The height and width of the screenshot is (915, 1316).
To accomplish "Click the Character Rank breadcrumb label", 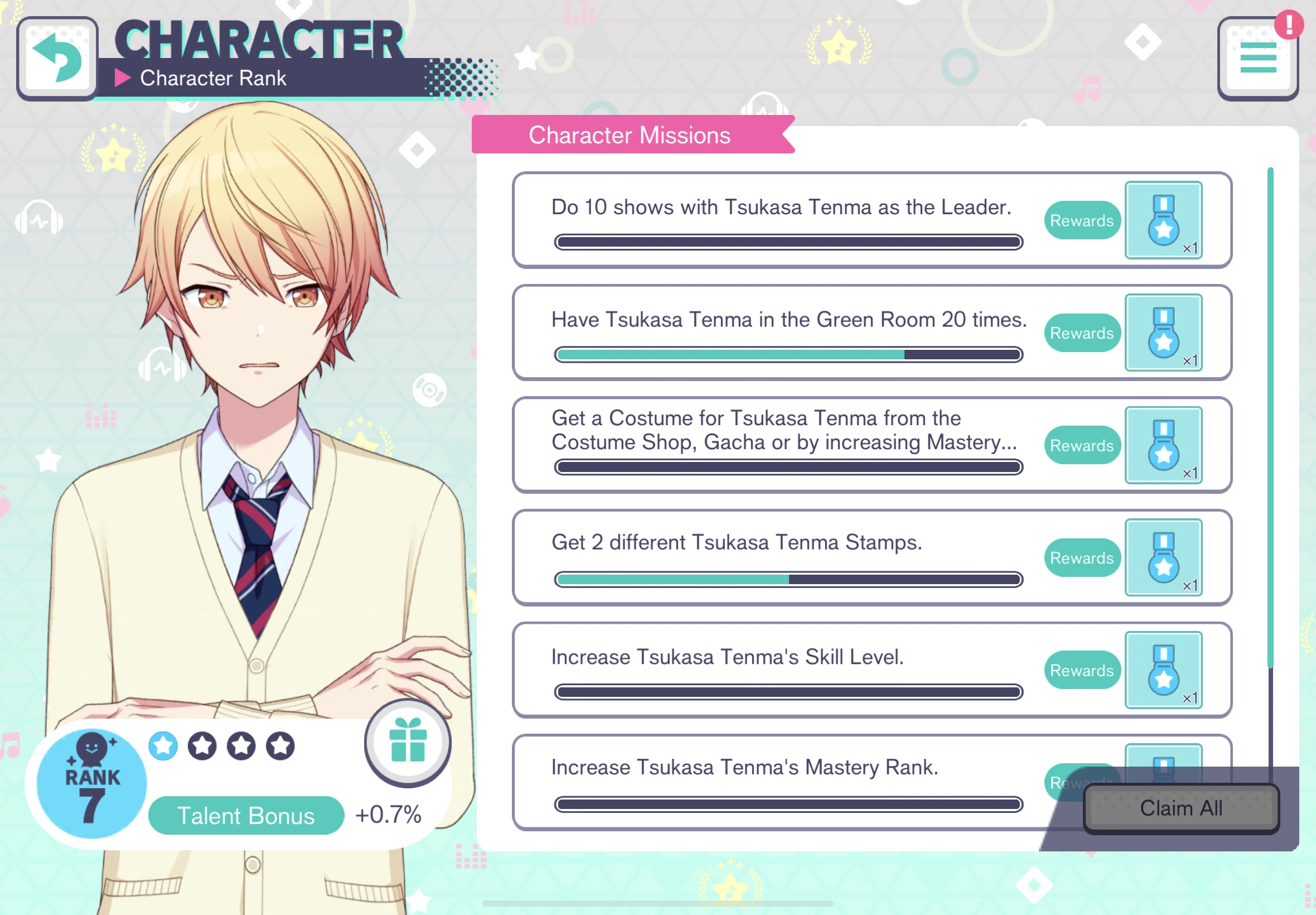I will [214, 78].
